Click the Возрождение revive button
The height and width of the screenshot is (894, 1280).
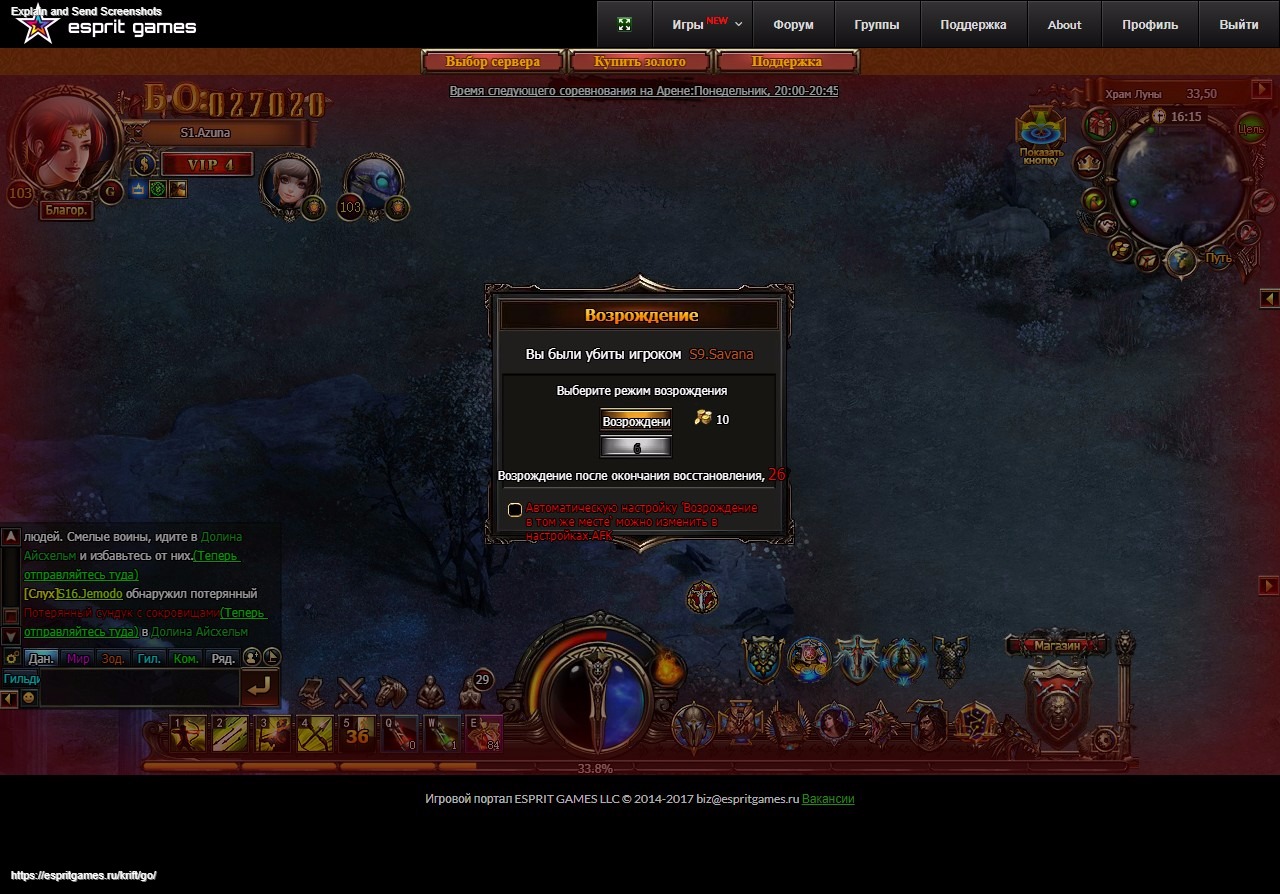pos(636,421)
